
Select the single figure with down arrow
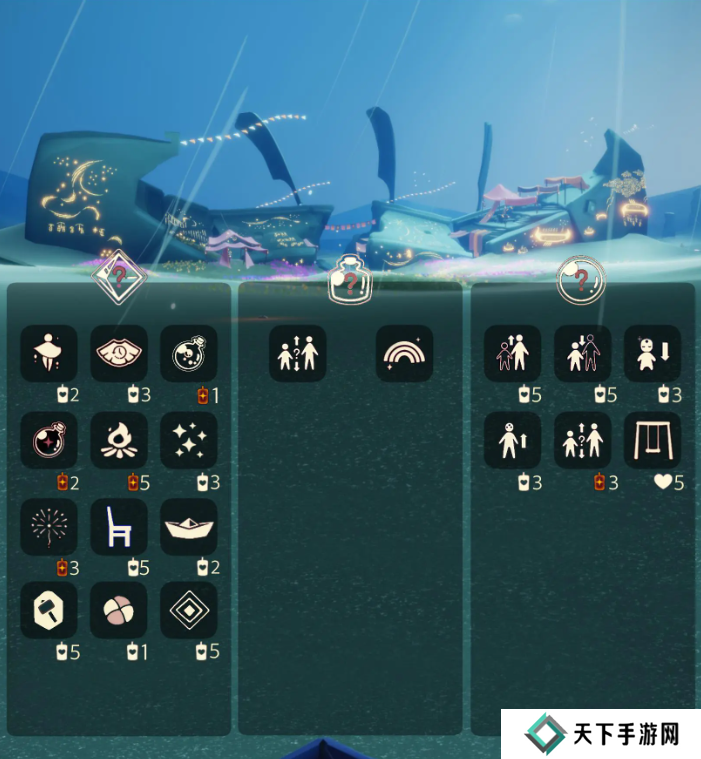click(x=653, y=353)
